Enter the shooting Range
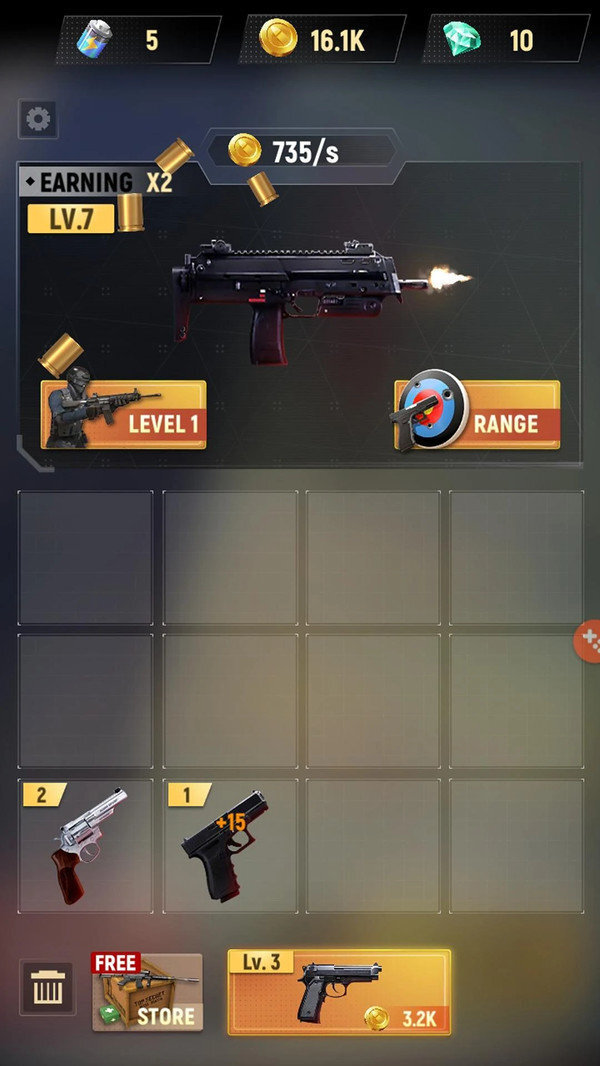Image resolution: width=600 pixels, height=1066 pixels. click(477, 414)
